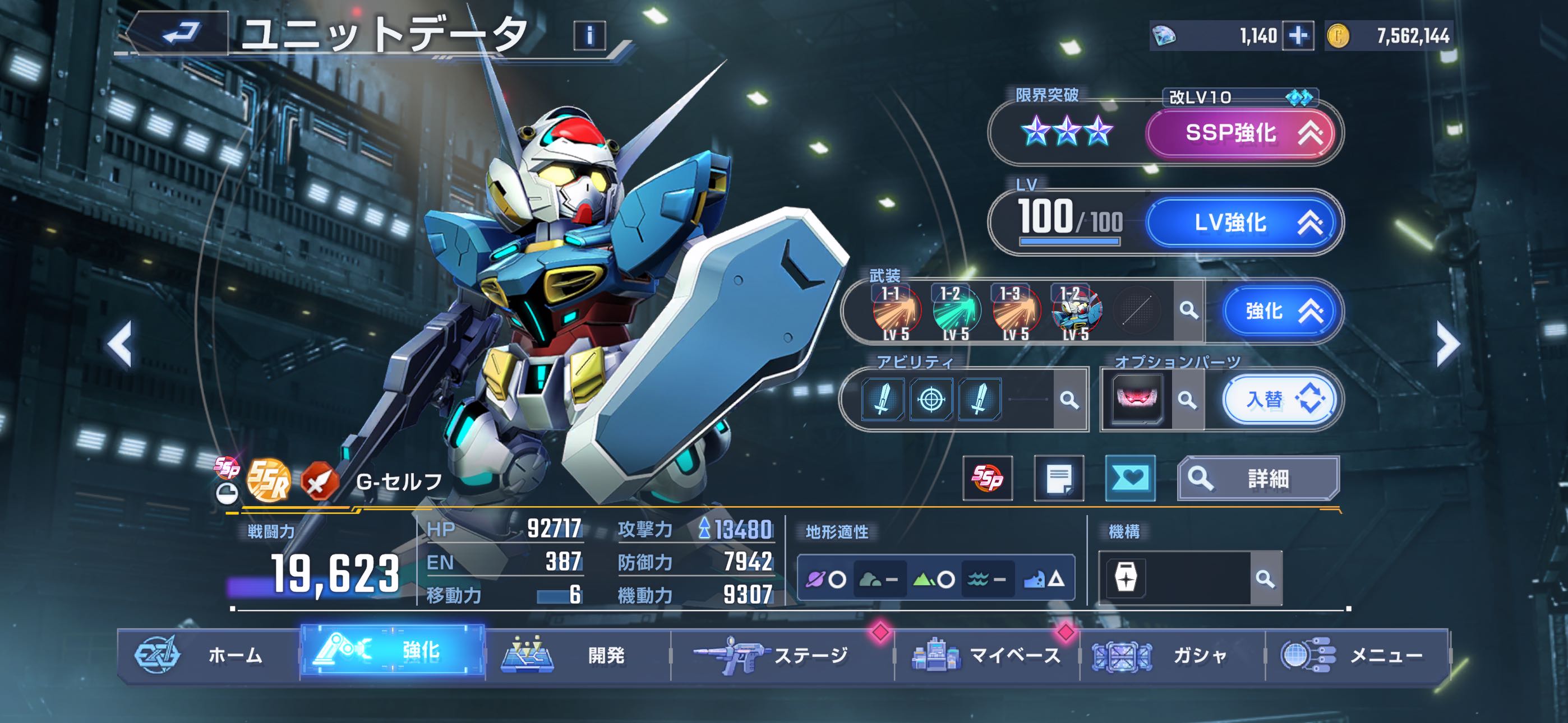
Task: Show next unit with right arrow
Action: tap(1447, 345)
